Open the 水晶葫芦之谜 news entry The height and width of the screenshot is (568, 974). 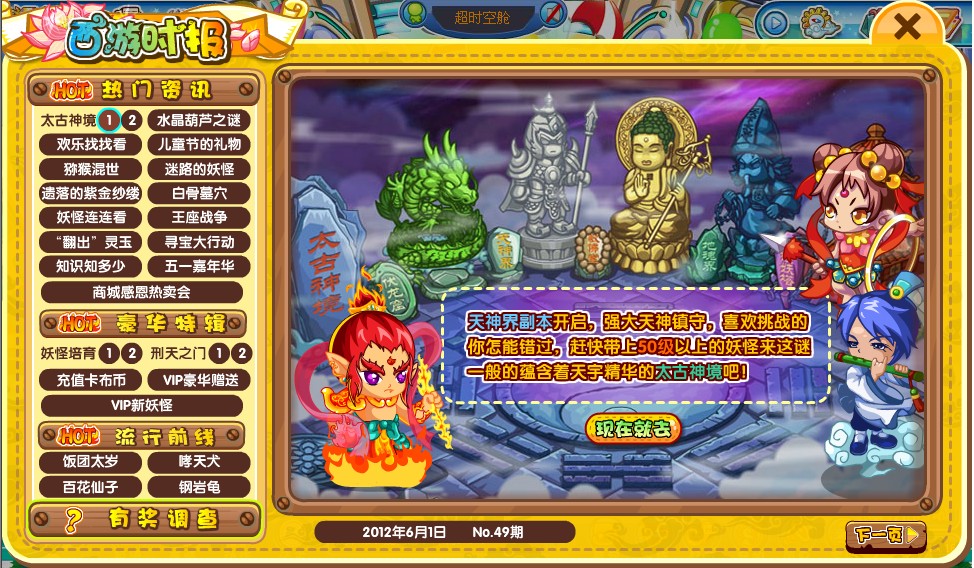199,120
